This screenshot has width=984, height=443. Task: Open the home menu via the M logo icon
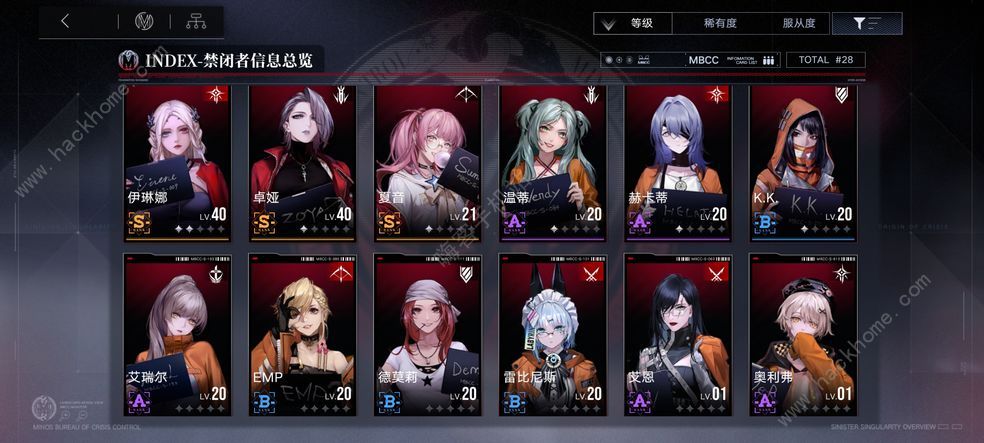click(x=143, y=21)
